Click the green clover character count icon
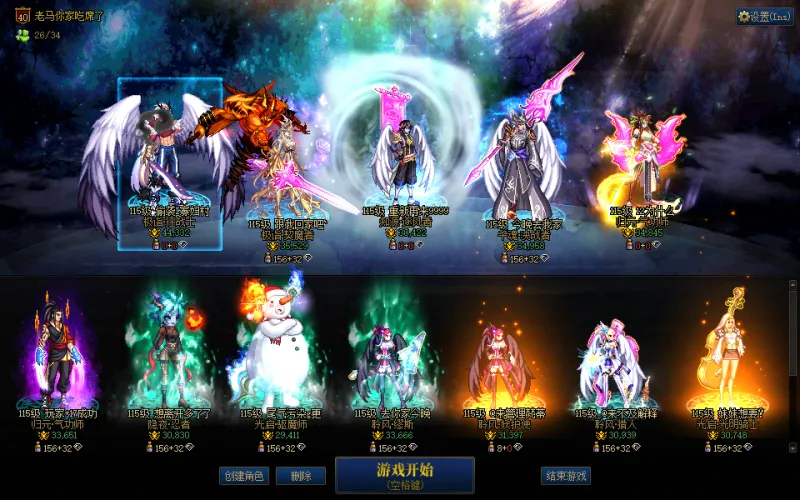This screenshot has height=500, width=800. pyautogui.click(x=21, y=35)
